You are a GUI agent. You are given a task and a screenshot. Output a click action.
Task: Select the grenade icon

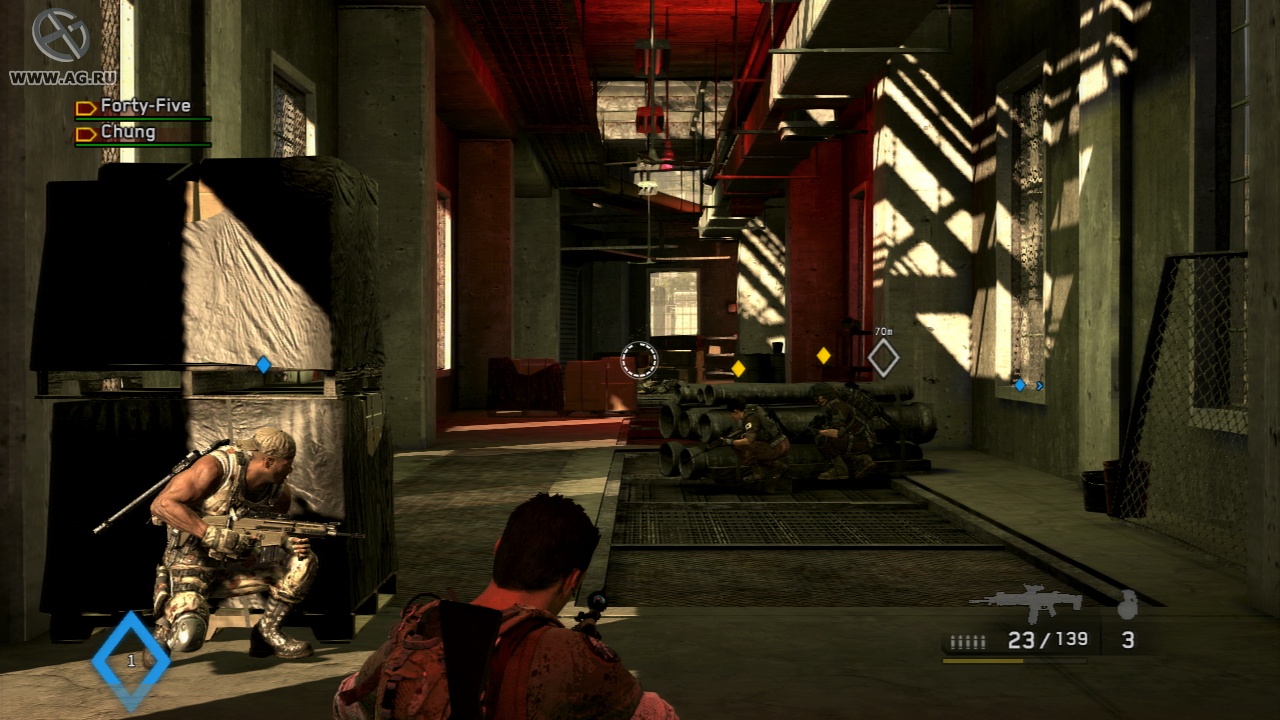[x=1127, y=604]
